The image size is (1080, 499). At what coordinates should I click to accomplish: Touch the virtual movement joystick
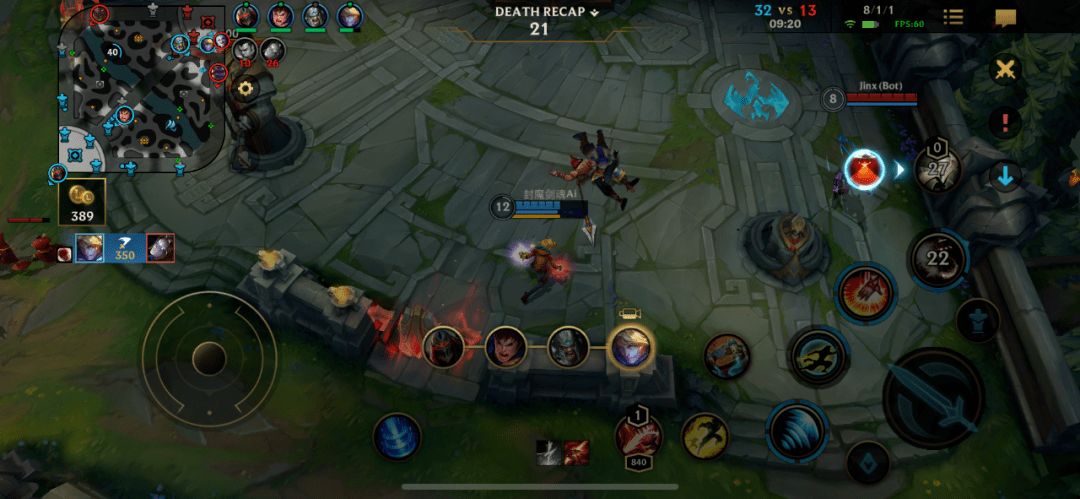pyautogui.click(x=208, y=357)
